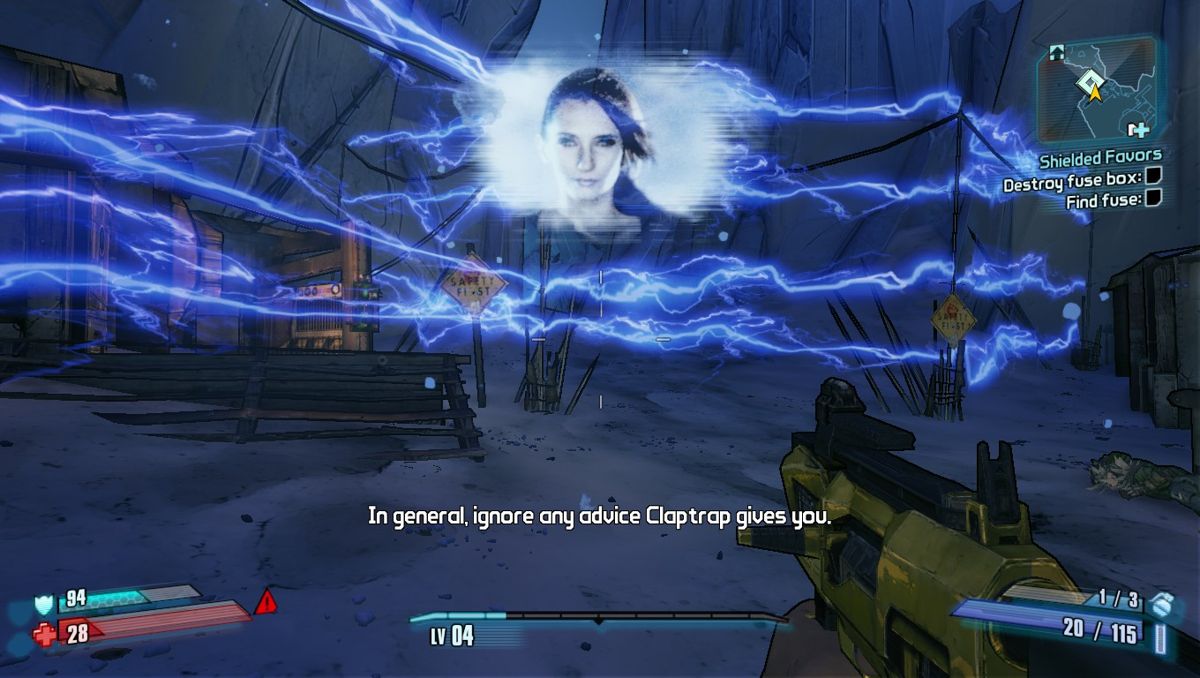Click the shield icon on the HUD
The width and height of the screenshot is (1200, 678).
point(43,603)
